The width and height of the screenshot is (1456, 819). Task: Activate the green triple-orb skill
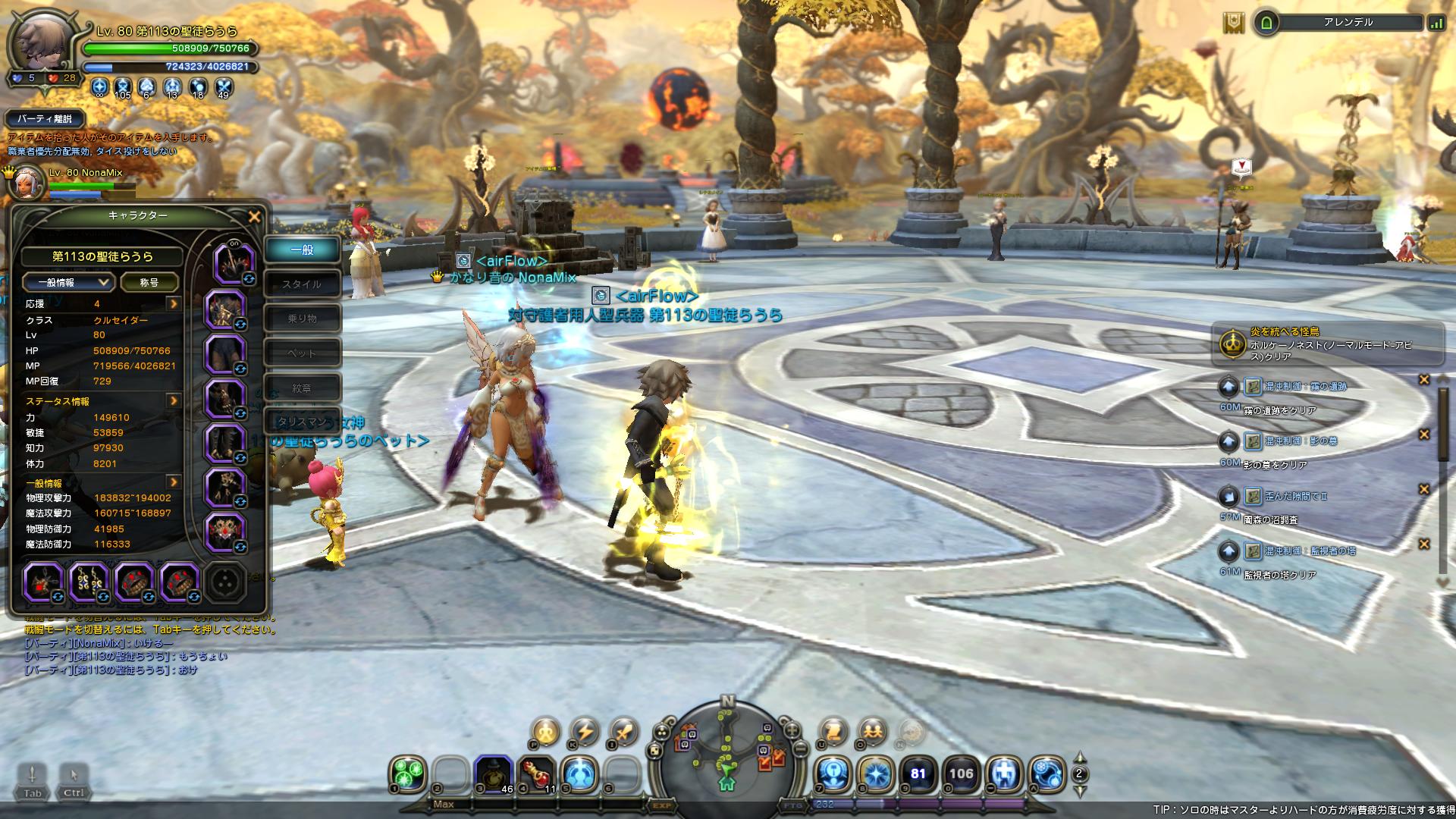pyautogui.click(x=407, y=774)
